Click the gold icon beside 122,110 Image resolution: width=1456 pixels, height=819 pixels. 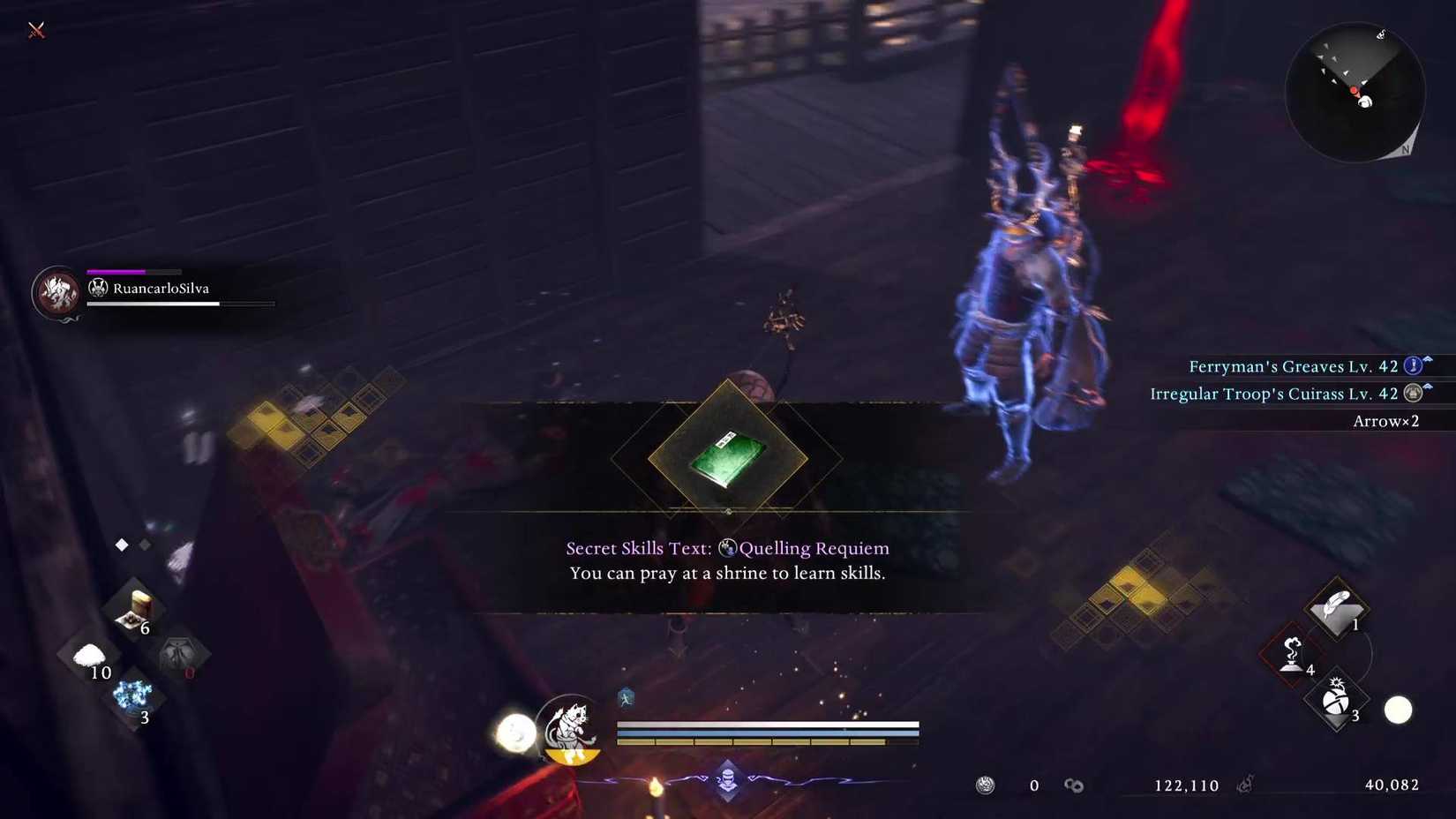pos(1075,785)
